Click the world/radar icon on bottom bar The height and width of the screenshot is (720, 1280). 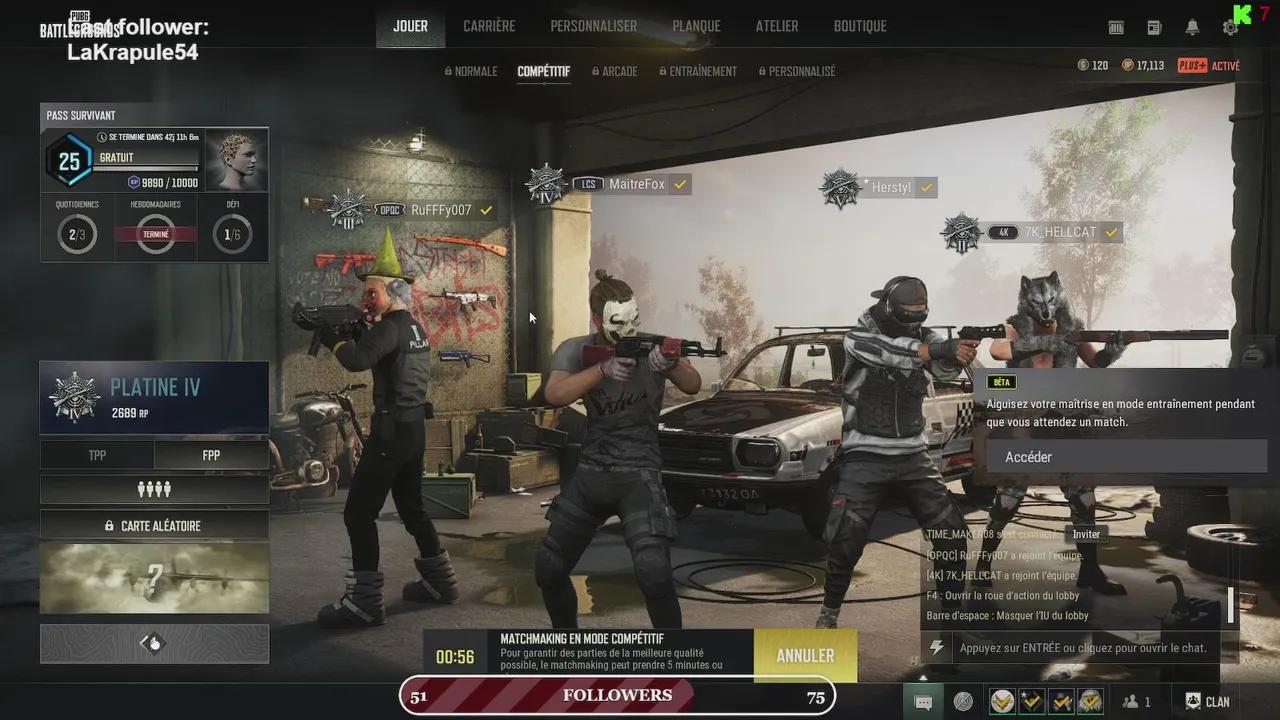tap(963, 700)
